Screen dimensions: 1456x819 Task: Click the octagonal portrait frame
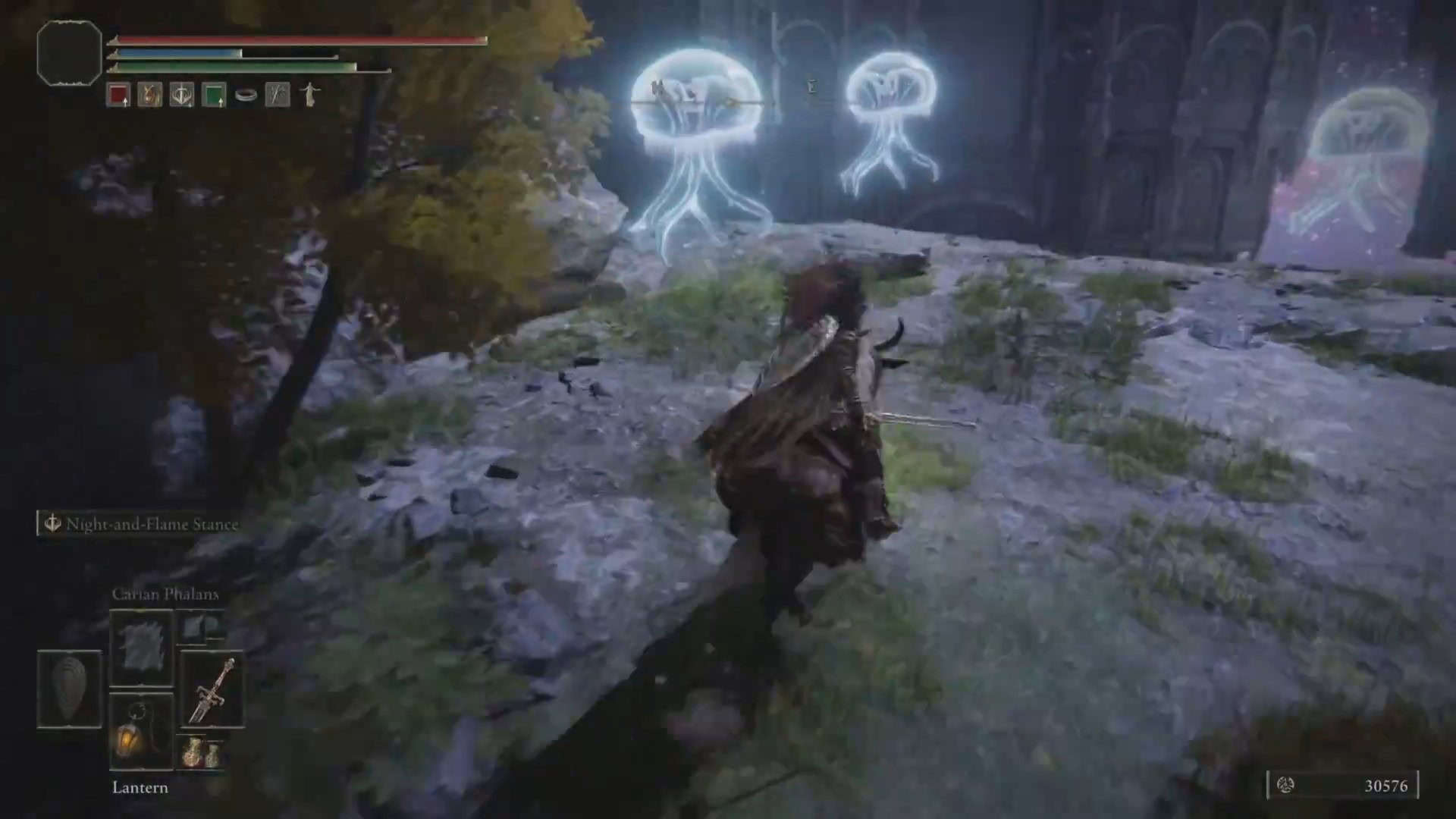coord(69,53)
